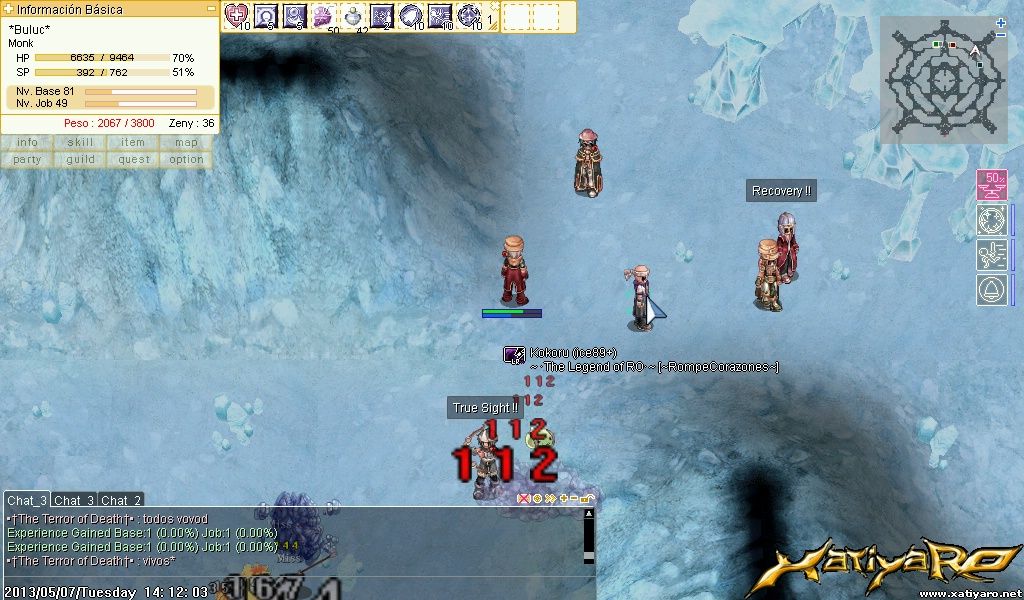This screenshot has width=1024, height=600.
Task: Switch to the Chat_2 tab
Action: pos(121,500)
